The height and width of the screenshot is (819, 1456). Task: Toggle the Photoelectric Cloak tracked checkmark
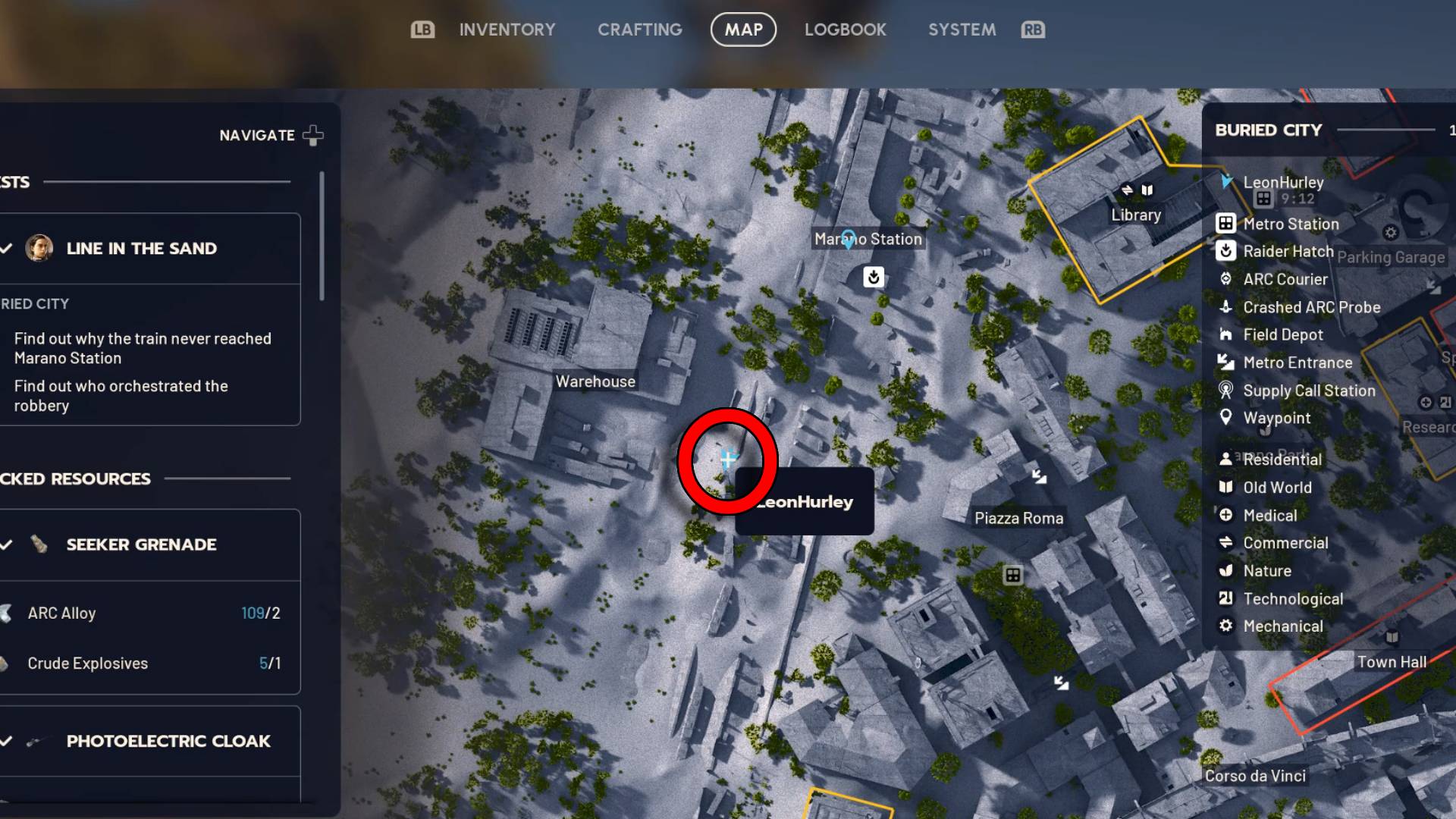click(x=8, y=741)
